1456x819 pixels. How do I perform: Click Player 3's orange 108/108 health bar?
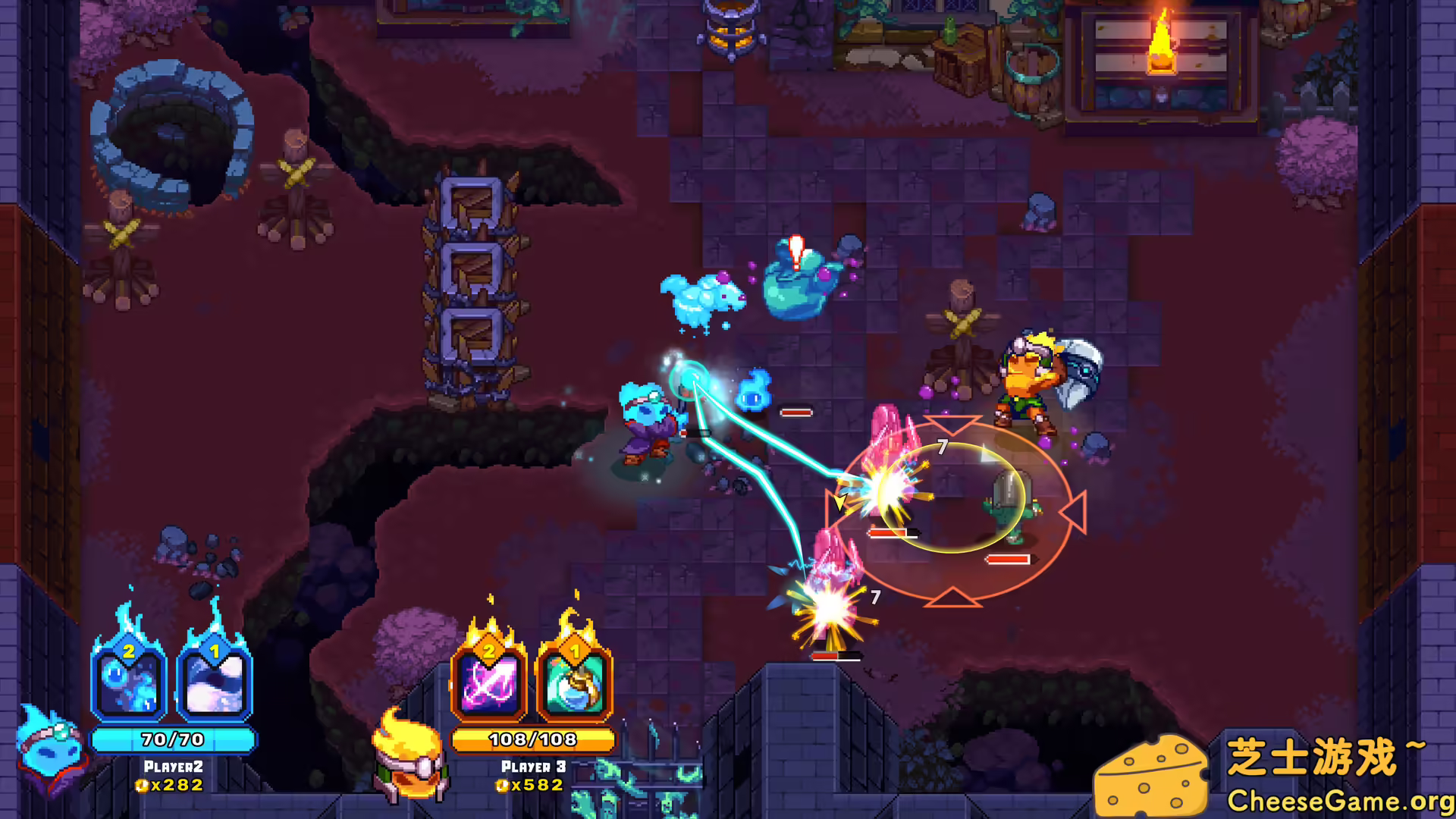pos(533,741)
